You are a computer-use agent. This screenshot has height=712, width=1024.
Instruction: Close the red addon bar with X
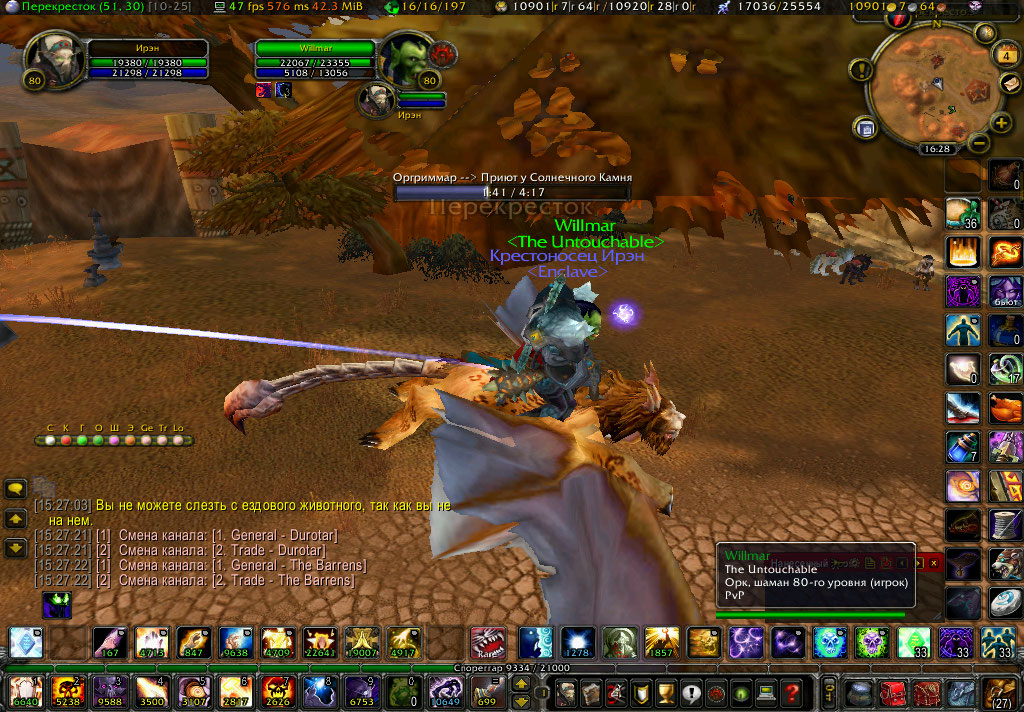point(934,564)
